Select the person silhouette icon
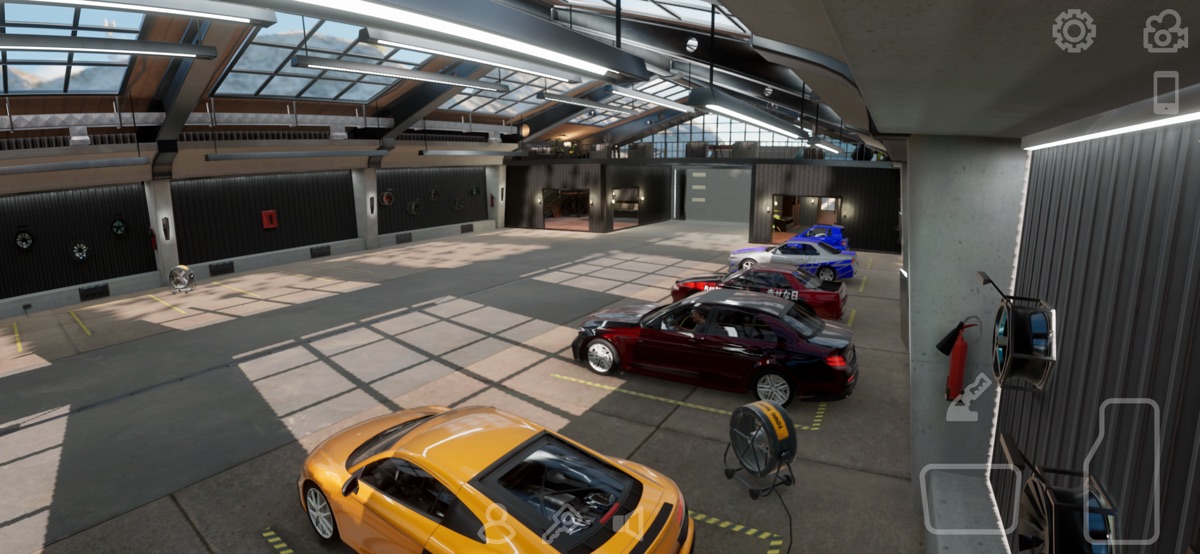The width and height of the screenshot is (1200, 554). click(x=496, y=523)
